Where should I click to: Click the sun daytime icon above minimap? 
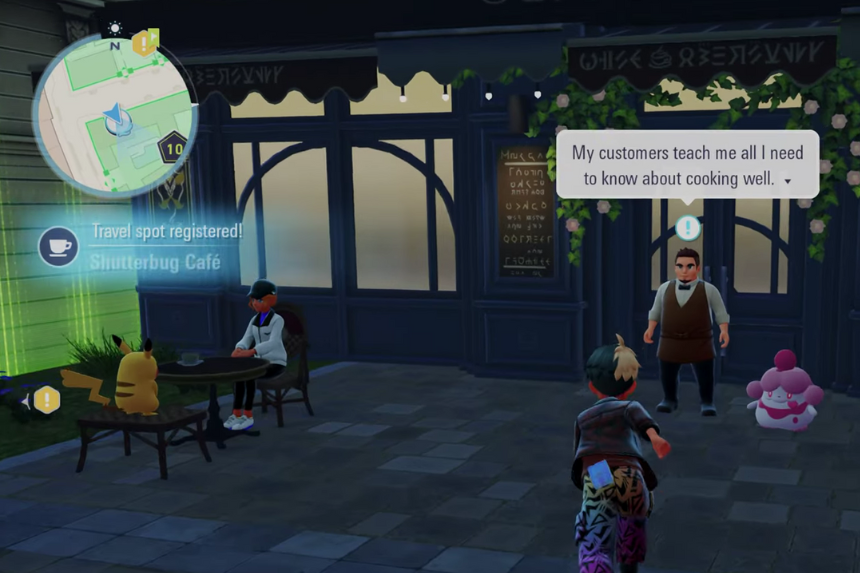click(115, 29)
